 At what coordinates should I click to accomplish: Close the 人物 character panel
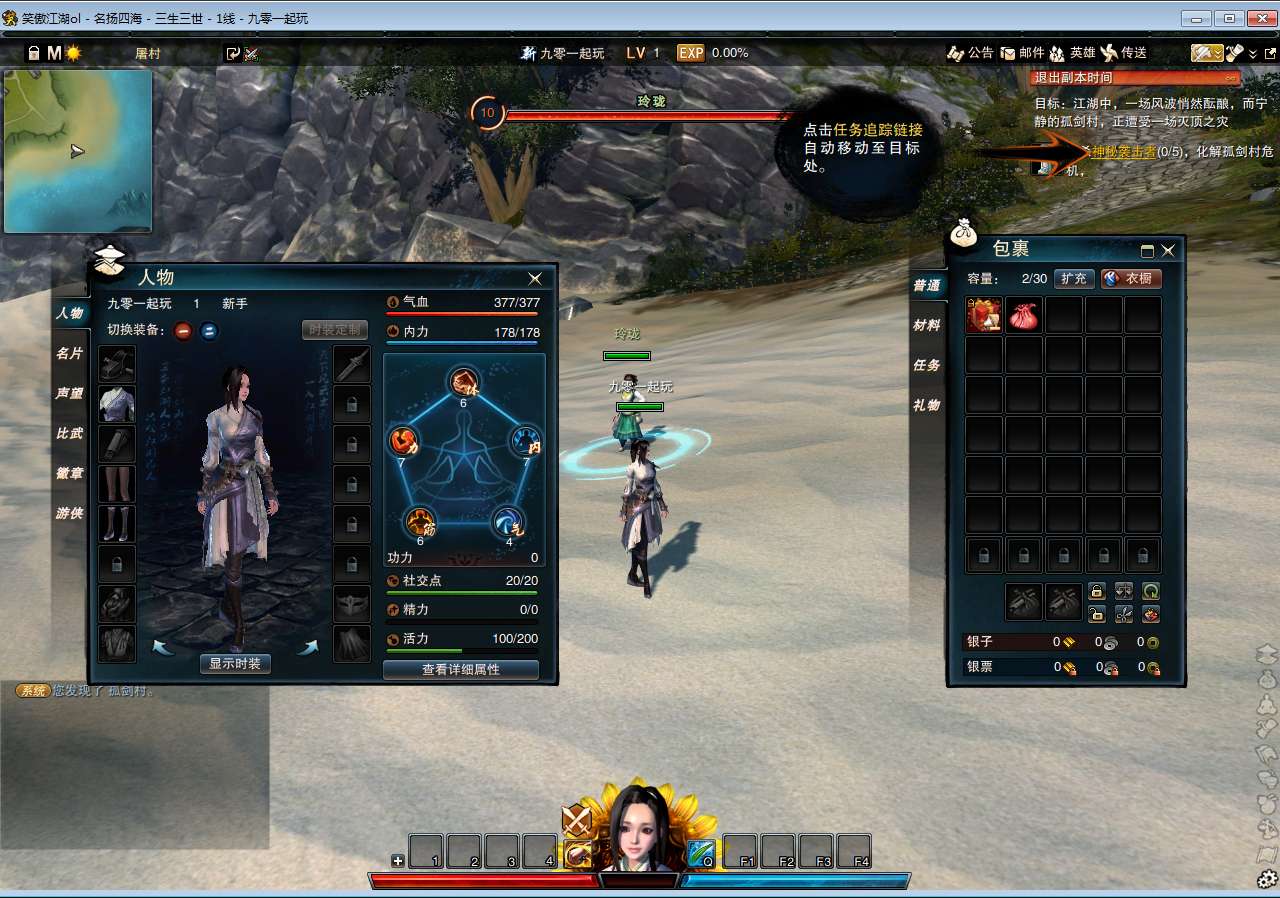point(535,278)
